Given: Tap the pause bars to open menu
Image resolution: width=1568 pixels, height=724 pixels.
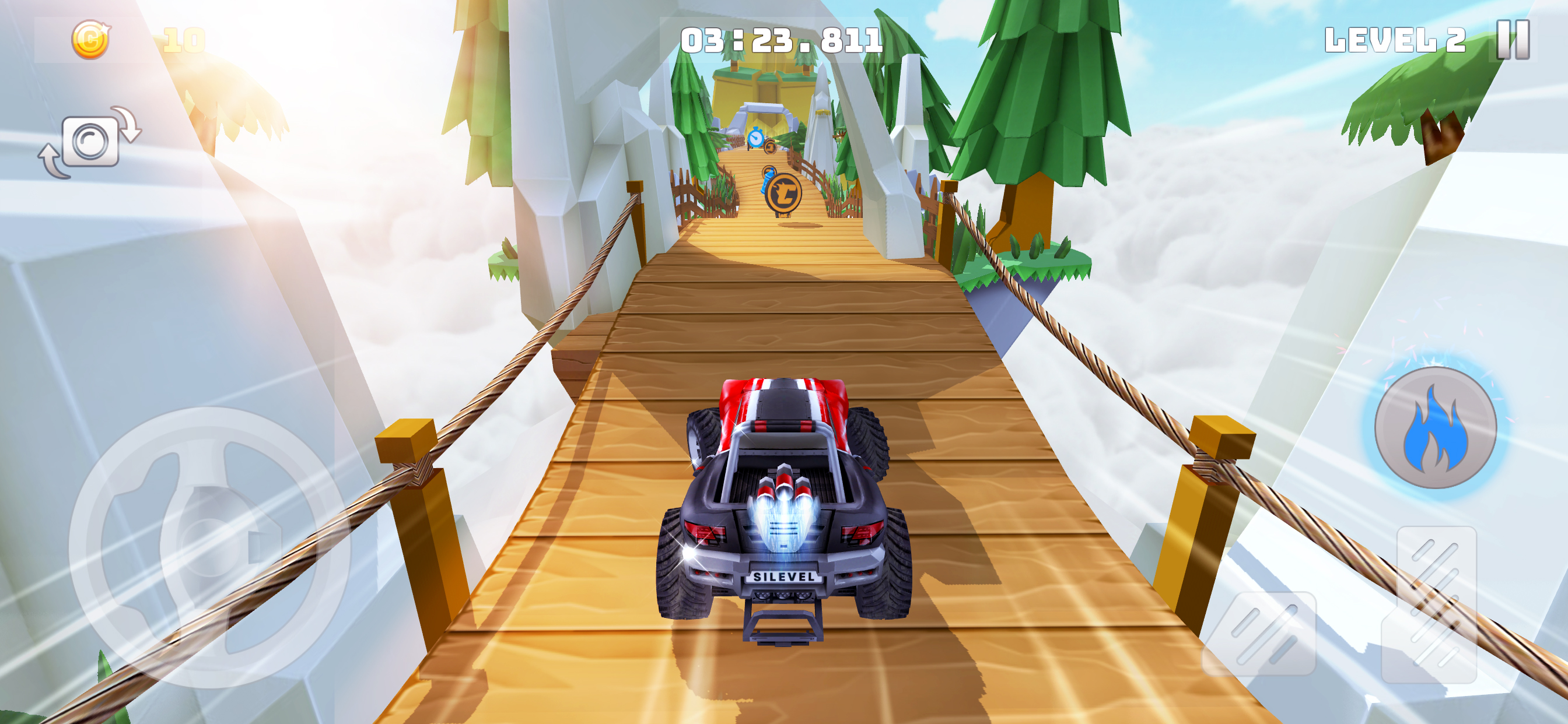Looking at the screenshot, I should (x=1514, y=41).
